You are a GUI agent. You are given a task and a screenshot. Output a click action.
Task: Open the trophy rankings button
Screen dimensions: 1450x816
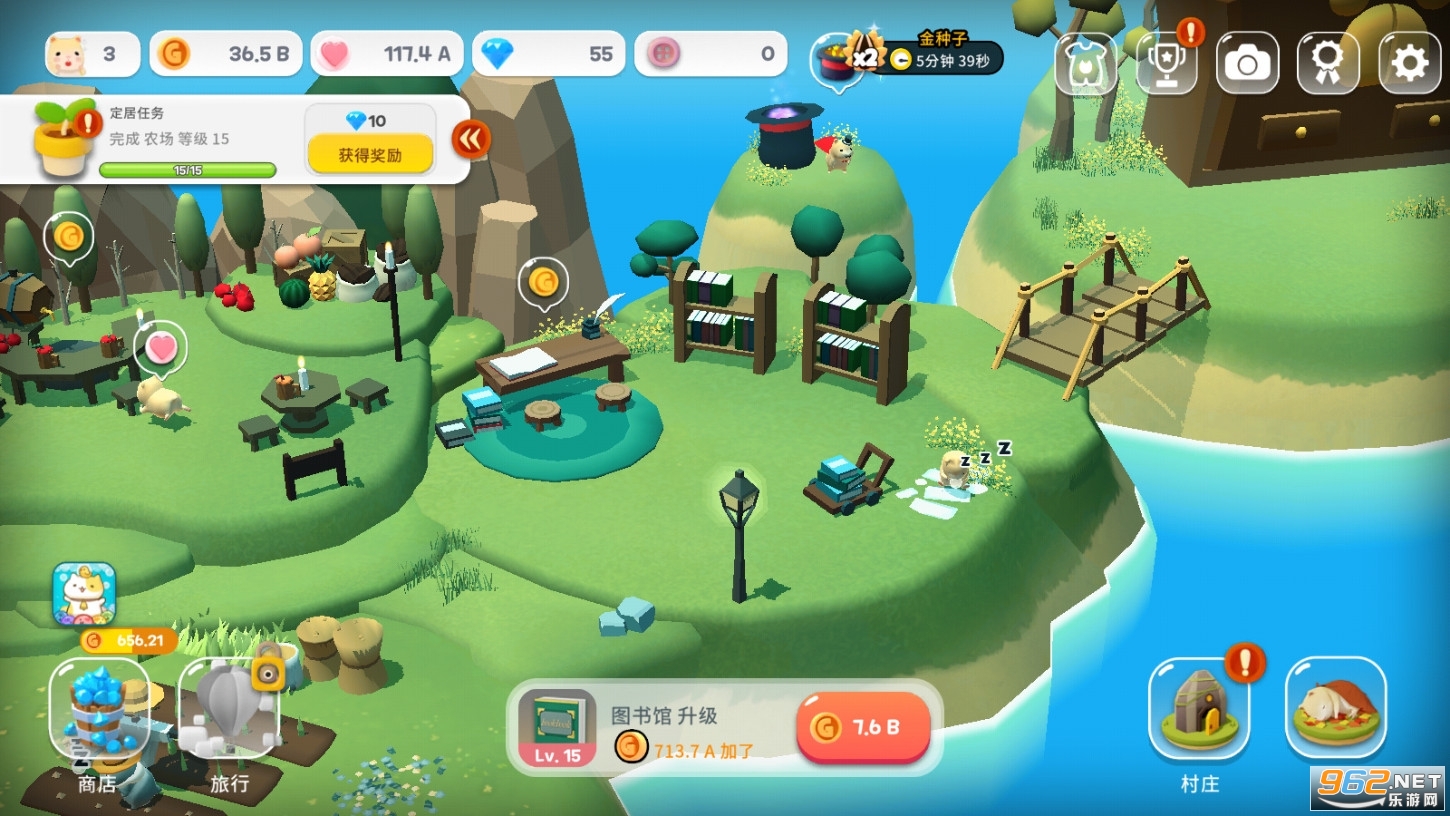click(1166, 63)
